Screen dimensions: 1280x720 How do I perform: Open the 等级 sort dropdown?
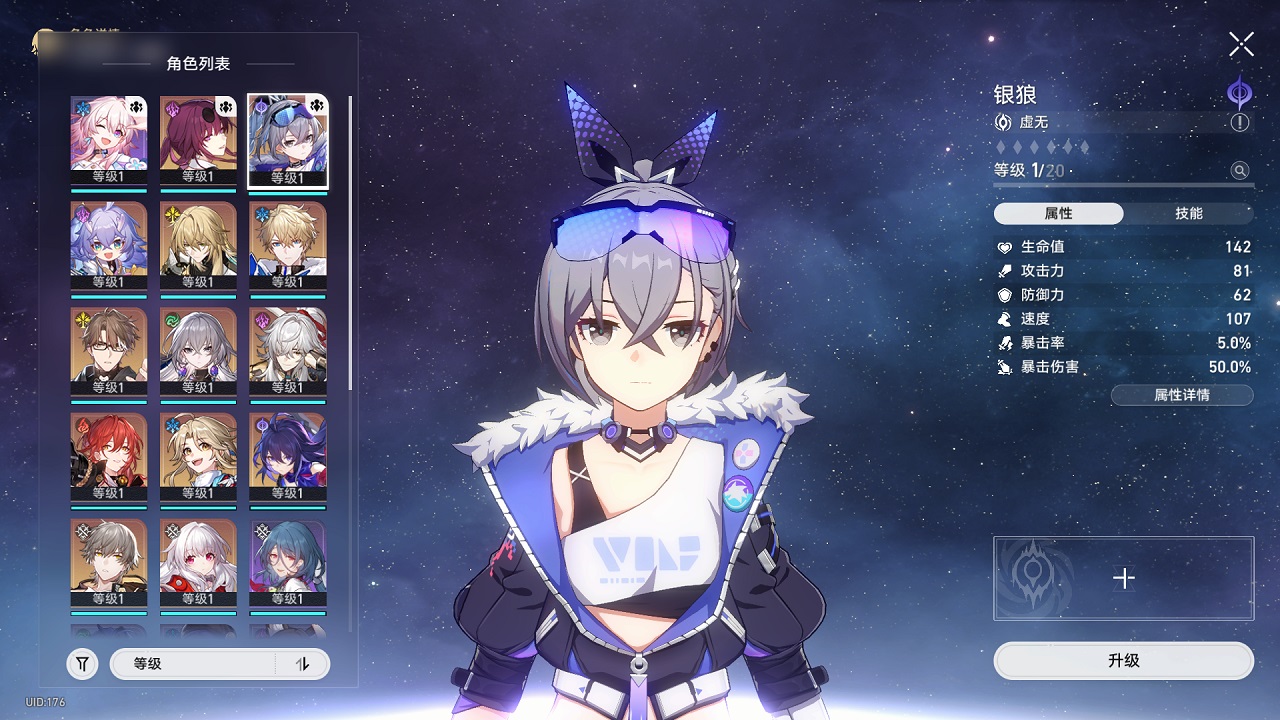(x=192, y=664)
